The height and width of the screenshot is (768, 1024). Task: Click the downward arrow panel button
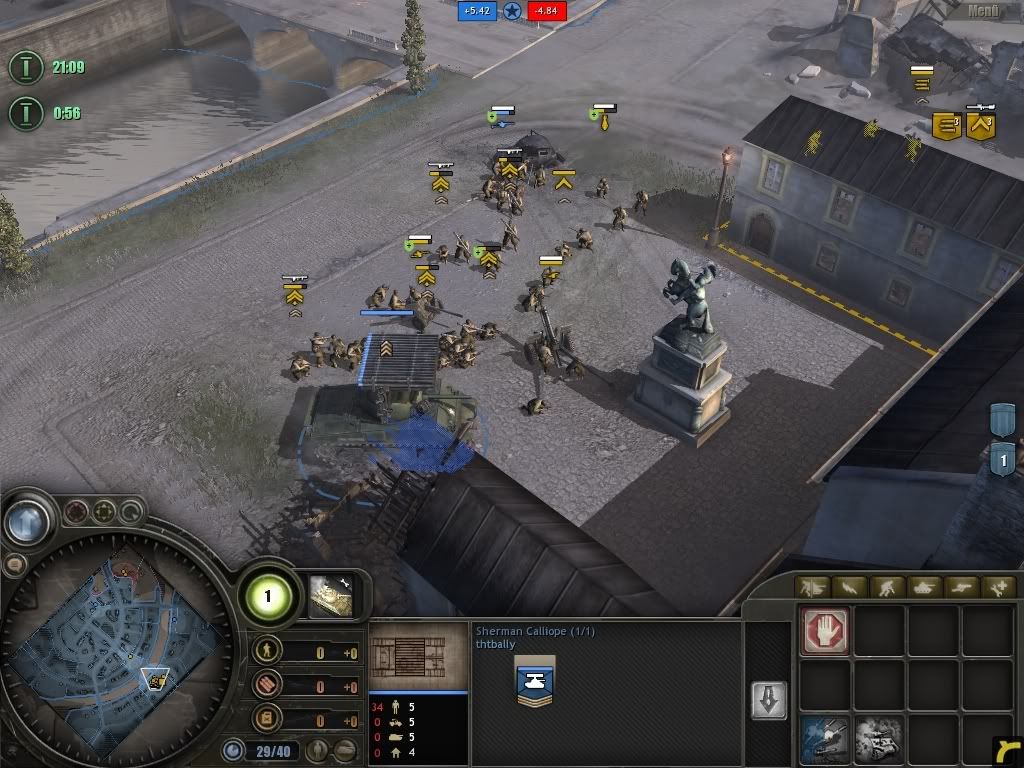pos(768,701)
